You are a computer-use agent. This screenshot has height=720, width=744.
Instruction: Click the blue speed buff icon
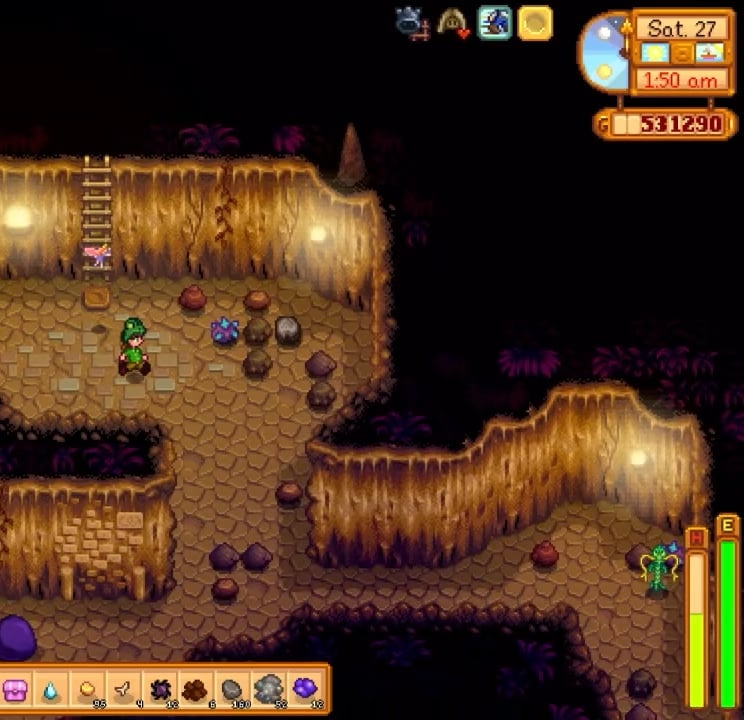click(494, 22)
